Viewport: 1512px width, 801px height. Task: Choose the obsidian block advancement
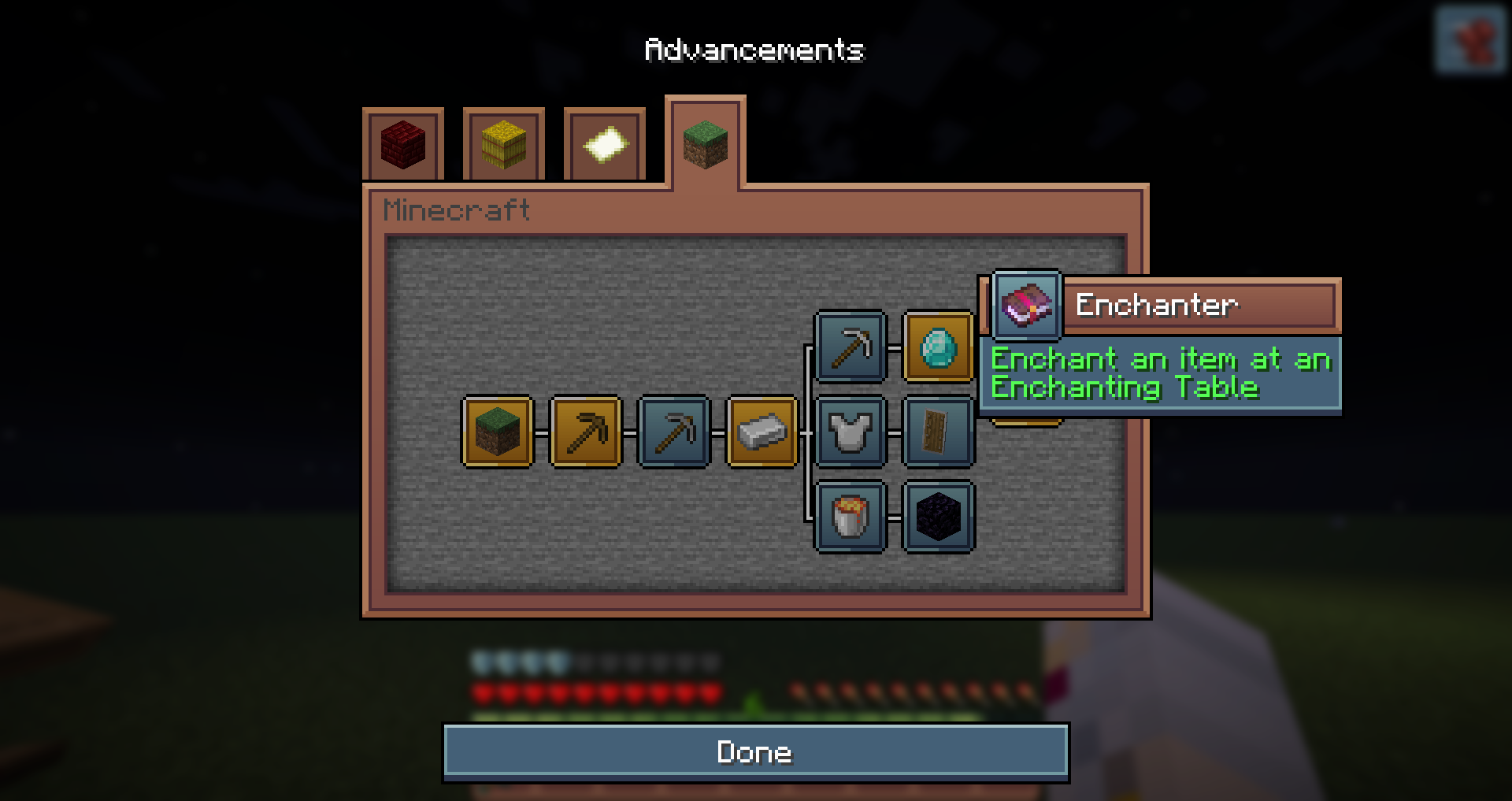[938, 517]
